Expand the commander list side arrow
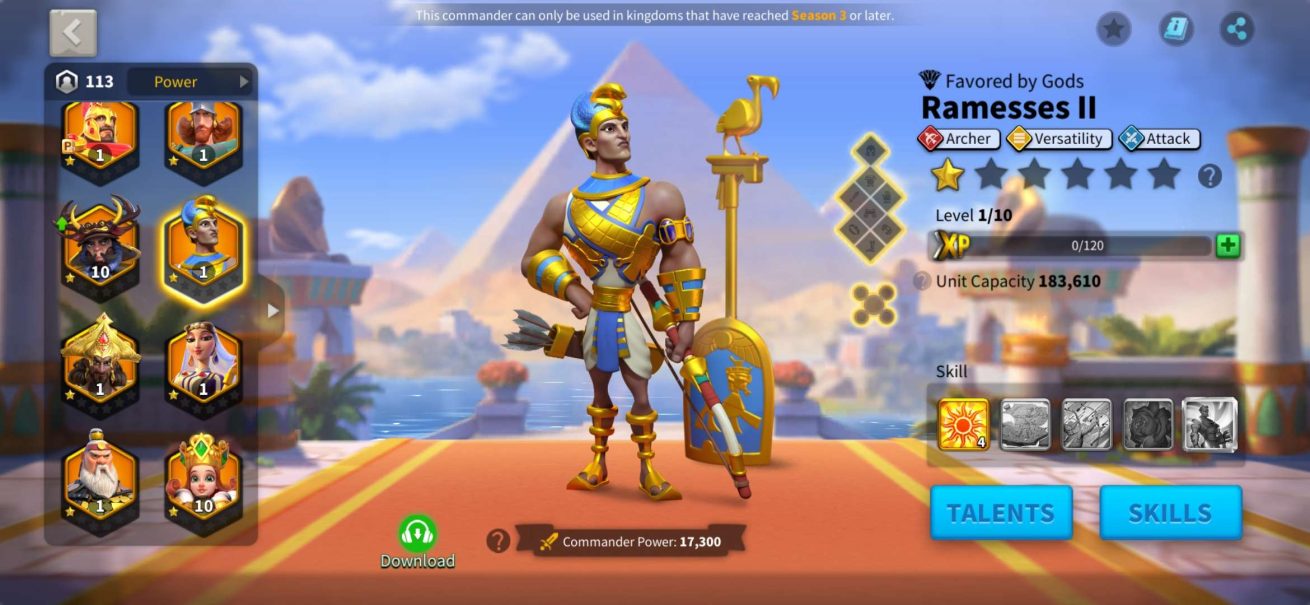The height and width of the screenshot is (605, 1310). click(x=272, y=311)
